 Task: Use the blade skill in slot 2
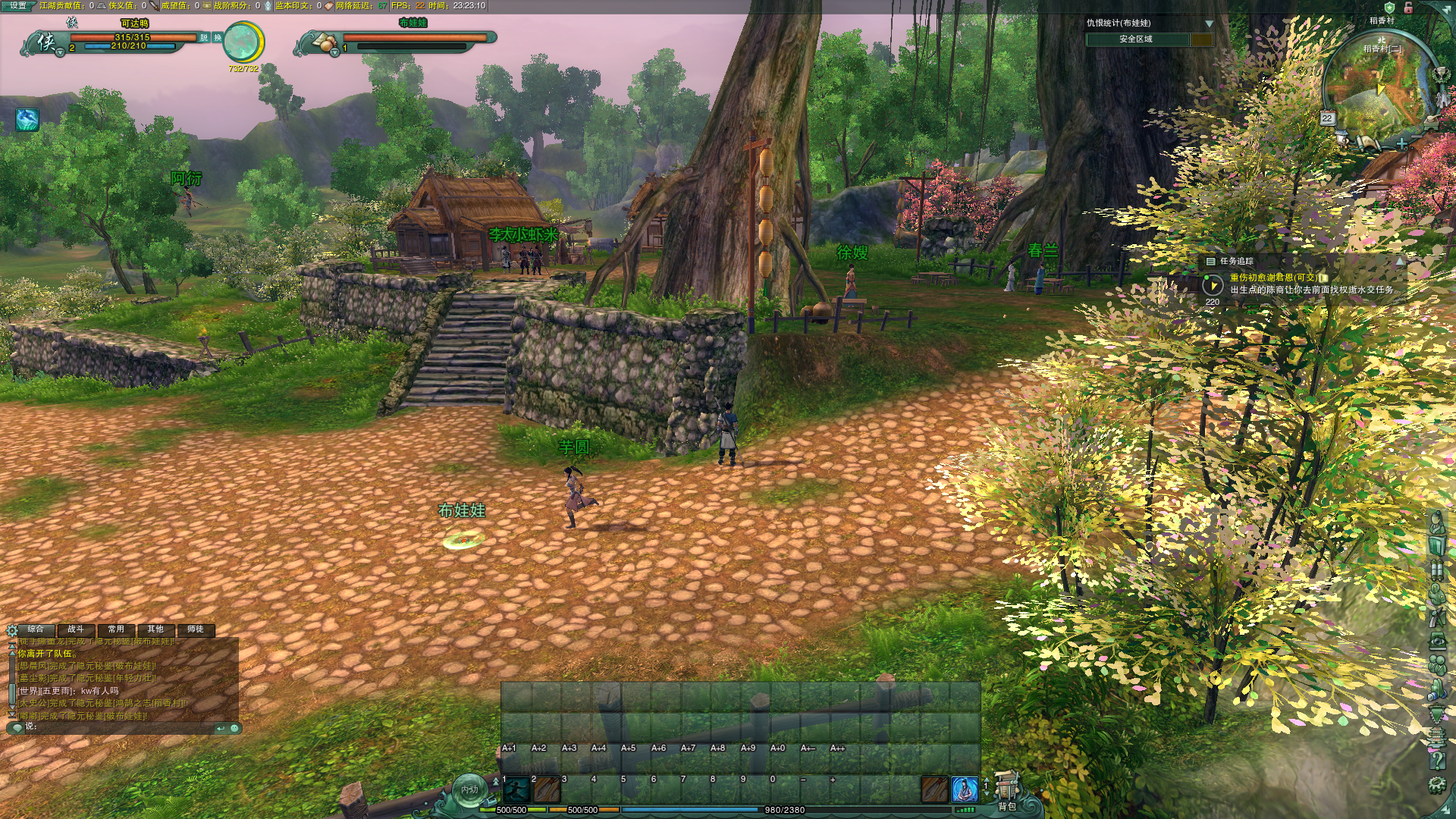point(546,790)
